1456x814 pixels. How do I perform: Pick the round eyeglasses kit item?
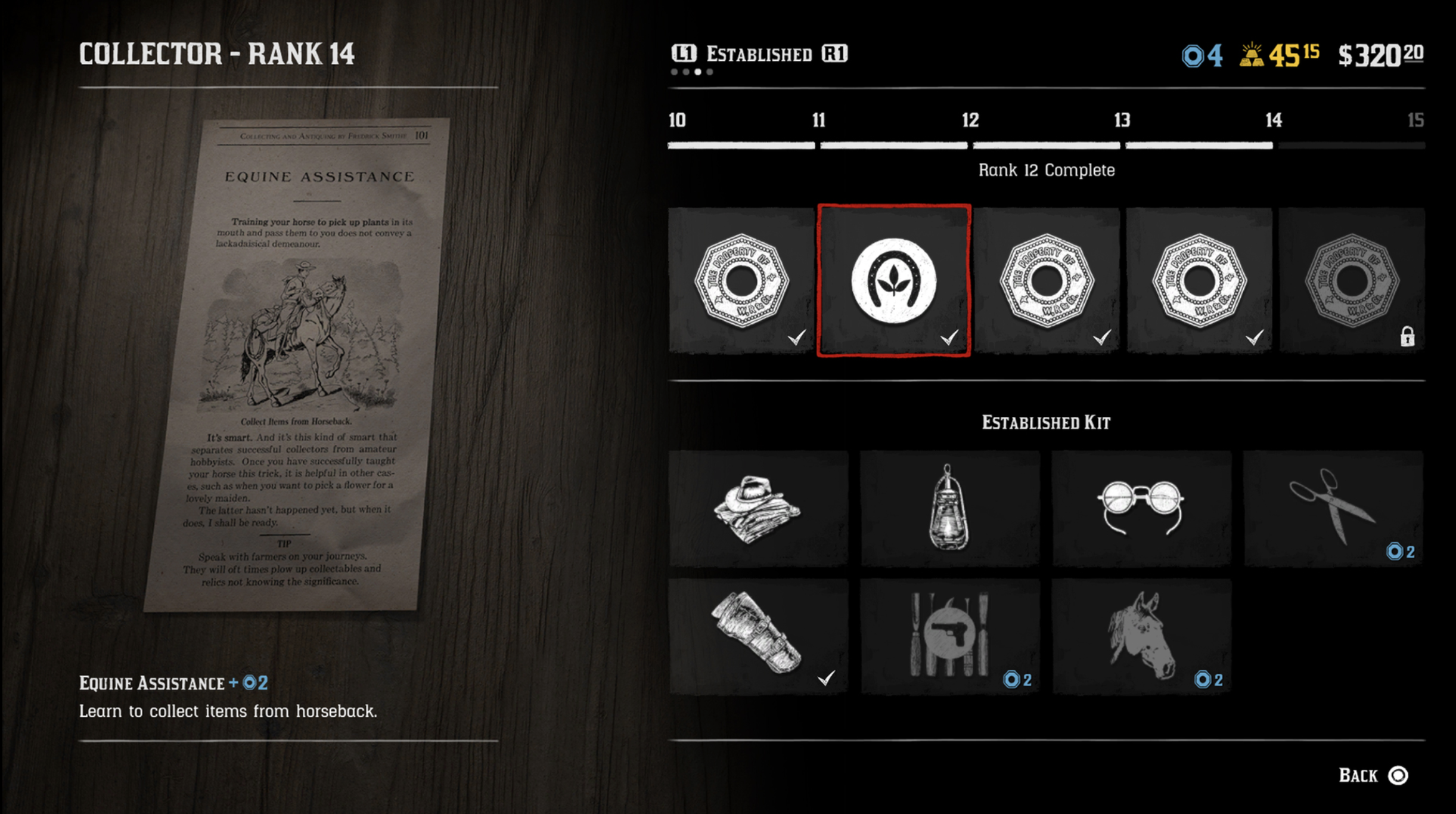[x=1141, y=508]
